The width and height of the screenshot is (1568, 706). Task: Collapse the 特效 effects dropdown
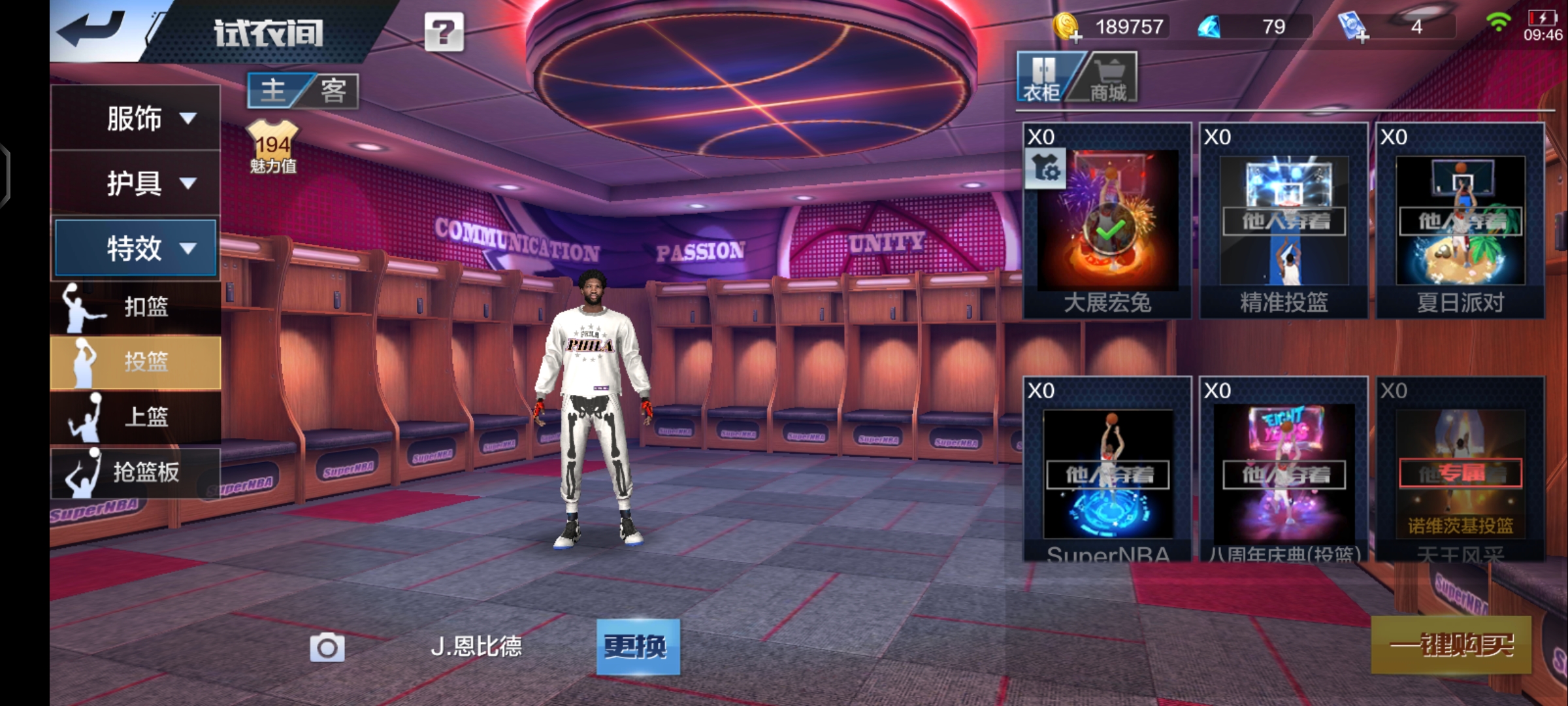point(135,248)
